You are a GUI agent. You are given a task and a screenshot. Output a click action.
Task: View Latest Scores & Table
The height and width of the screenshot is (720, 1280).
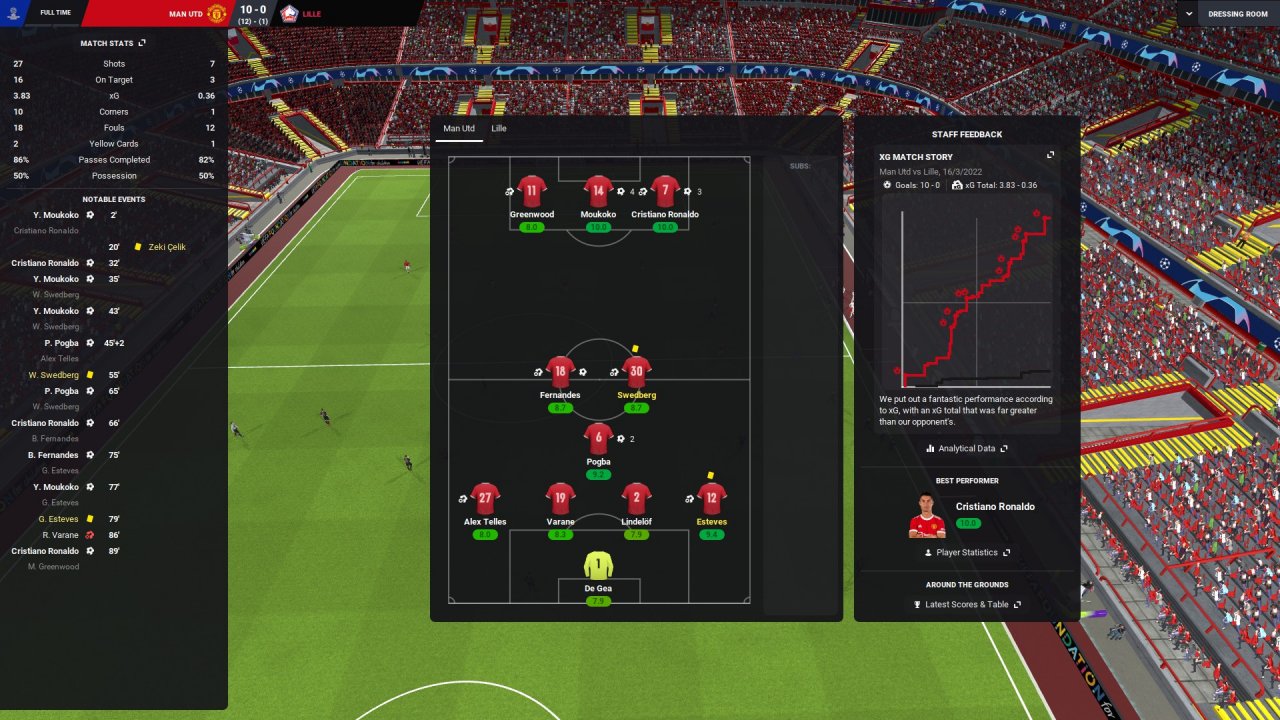coord(966,605)
